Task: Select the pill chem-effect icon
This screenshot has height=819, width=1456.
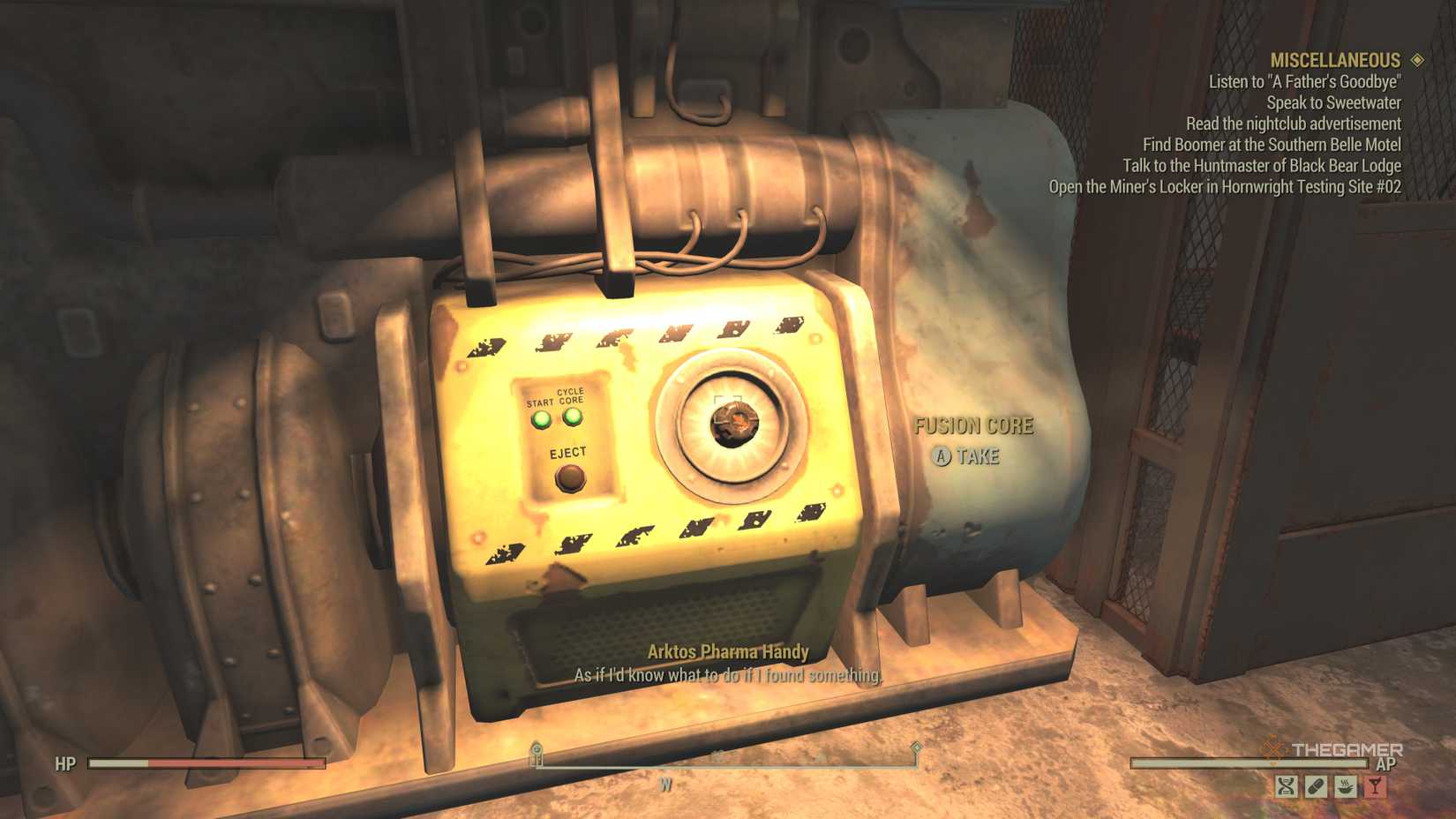Action: click(x=1314, y=785)
